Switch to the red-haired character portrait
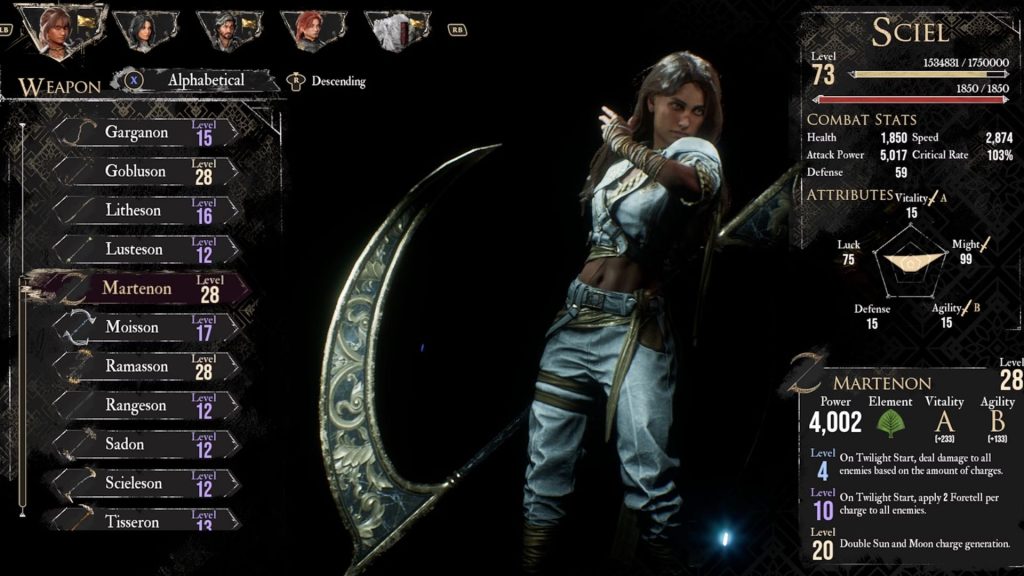 pyautogui.click(x=314, y=30)
